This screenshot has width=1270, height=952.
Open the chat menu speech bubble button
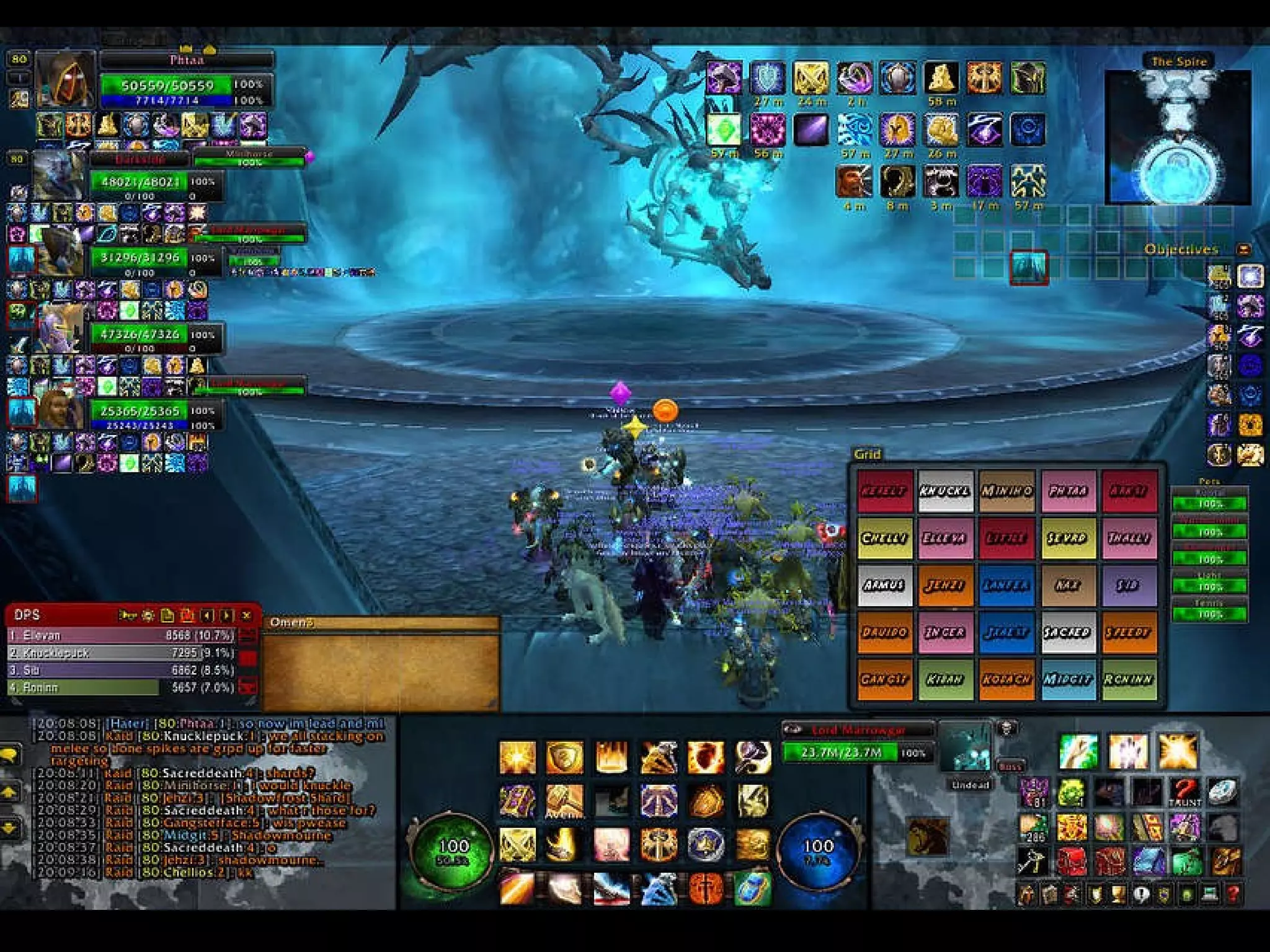click(x=12, y=754)
